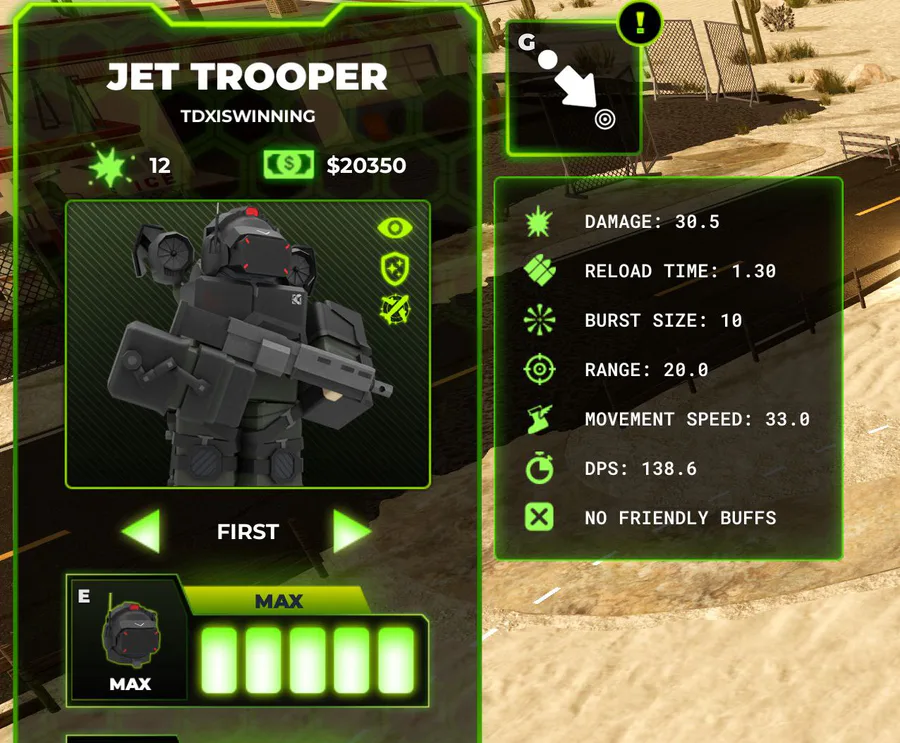Select the Jet Trooper portrait preview
Image resolution: width=900 pixels, height=743 pixels.
(x=247, y=344)
